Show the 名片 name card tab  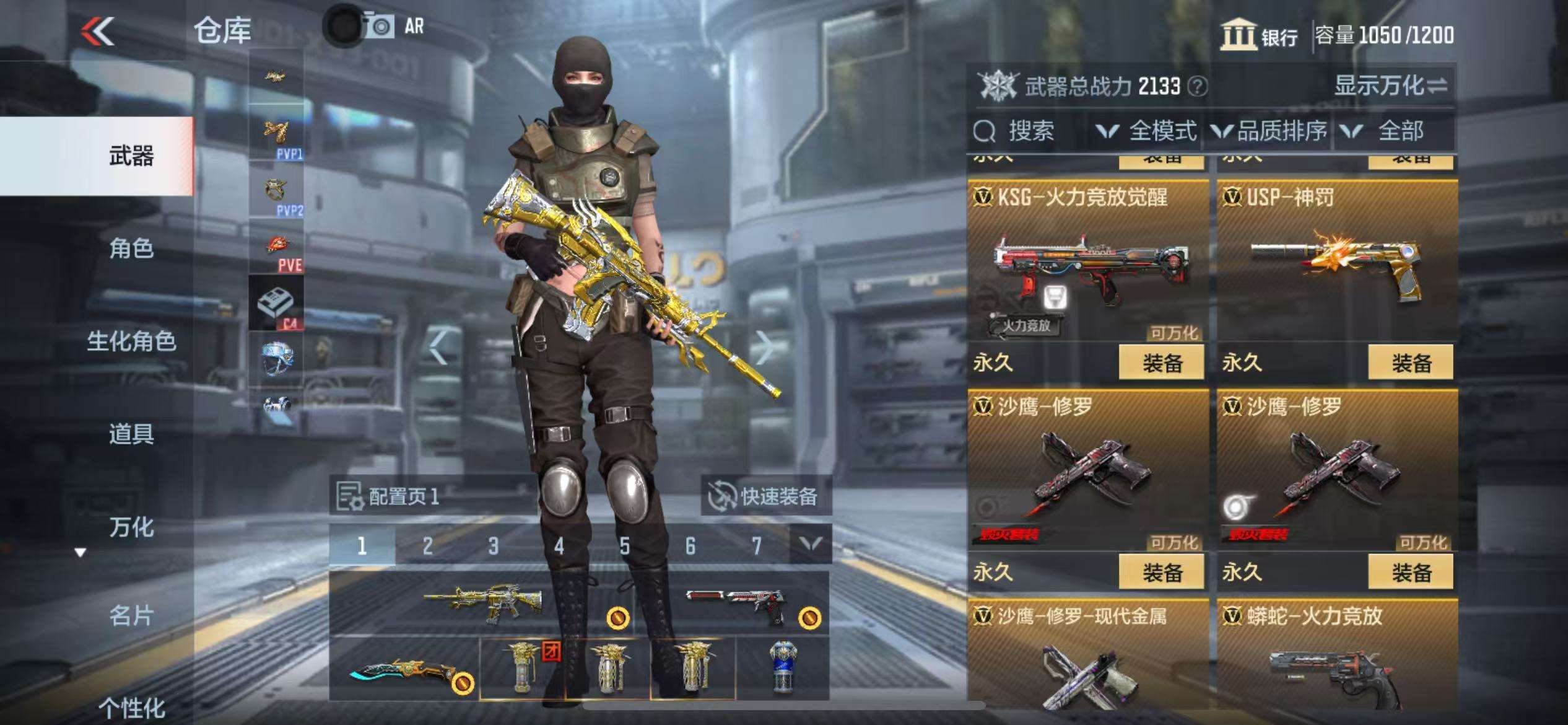click(131, 616)
